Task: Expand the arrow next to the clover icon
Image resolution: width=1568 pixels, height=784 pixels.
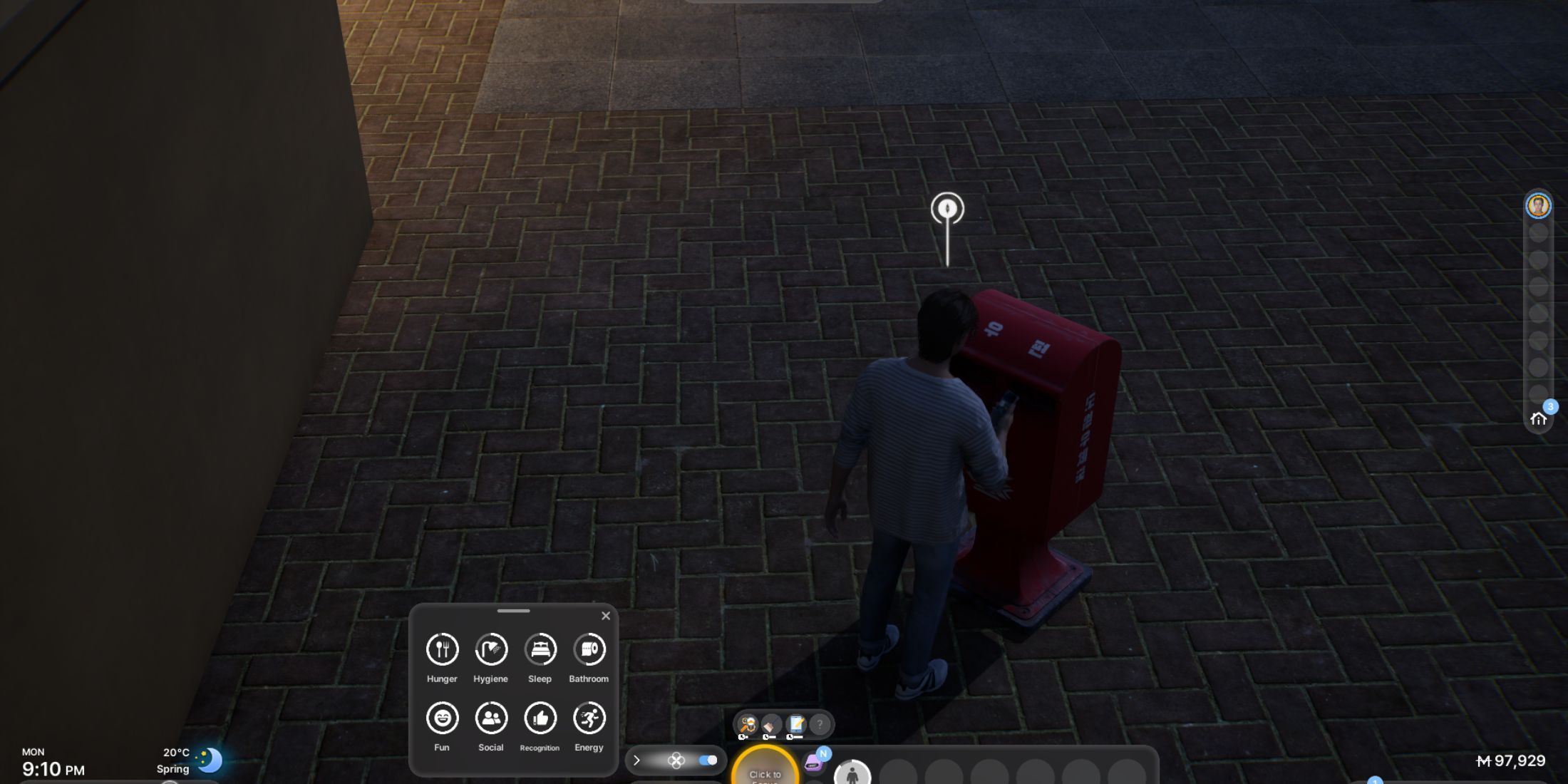Action: pyautogui.click(x=636, y=760)
